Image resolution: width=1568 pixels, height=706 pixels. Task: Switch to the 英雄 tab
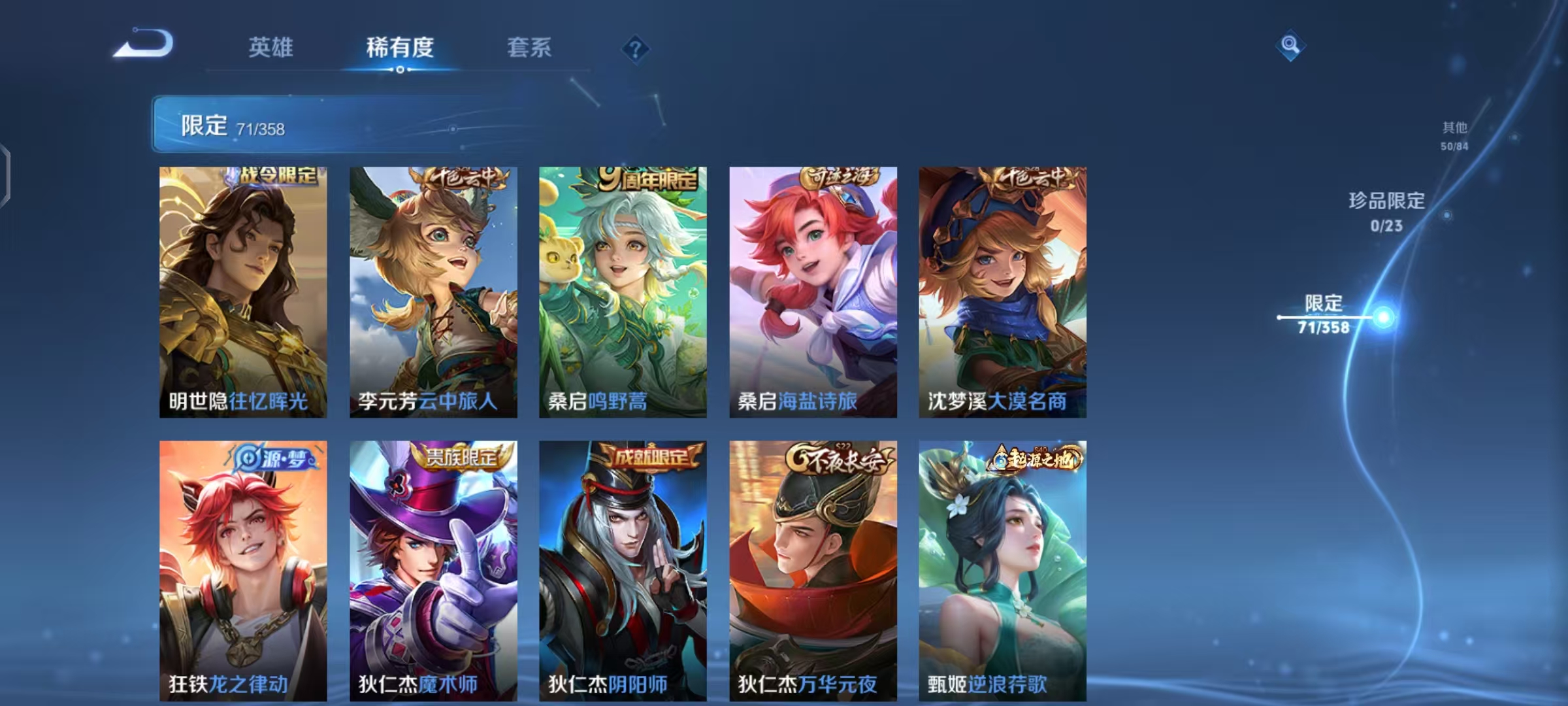pyautogui.click(x=271, y=48)
